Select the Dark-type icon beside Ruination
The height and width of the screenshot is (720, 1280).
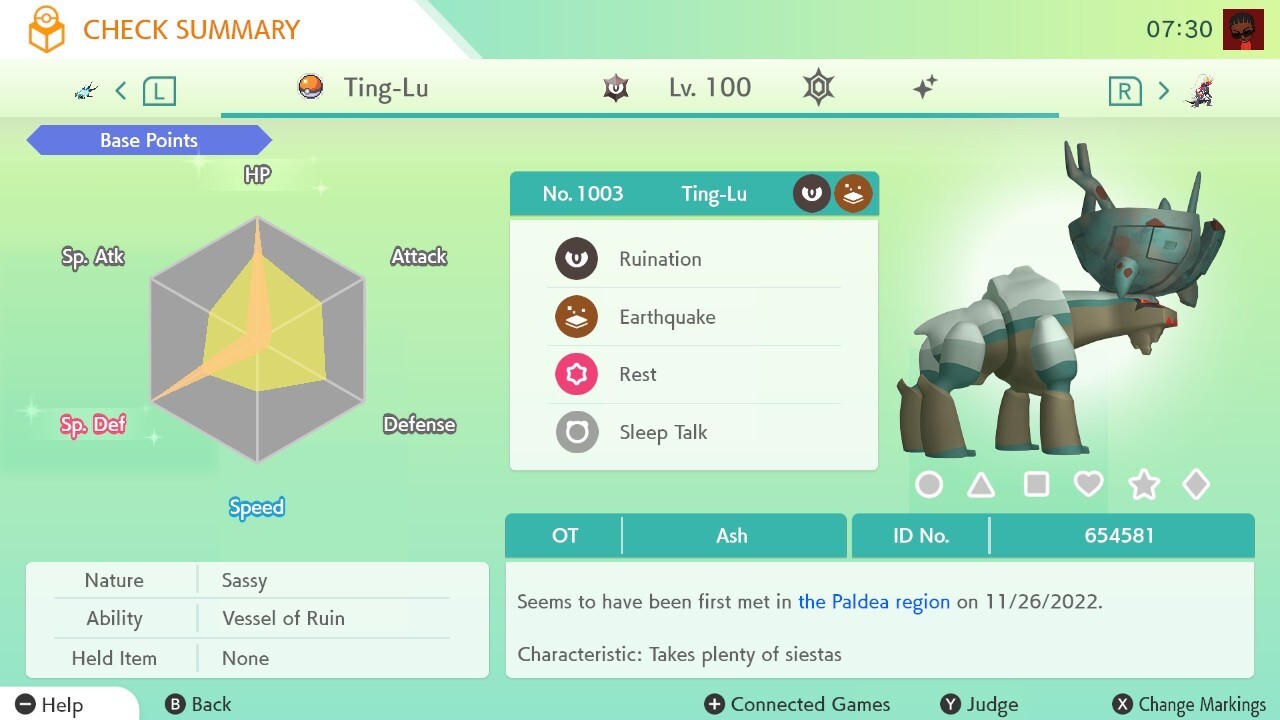click(576, 258)
